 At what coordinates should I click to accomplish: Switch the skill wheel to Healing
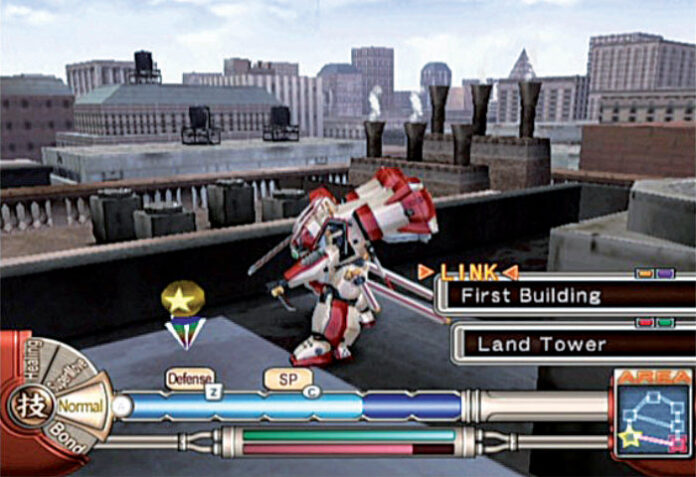pos(33,363)
